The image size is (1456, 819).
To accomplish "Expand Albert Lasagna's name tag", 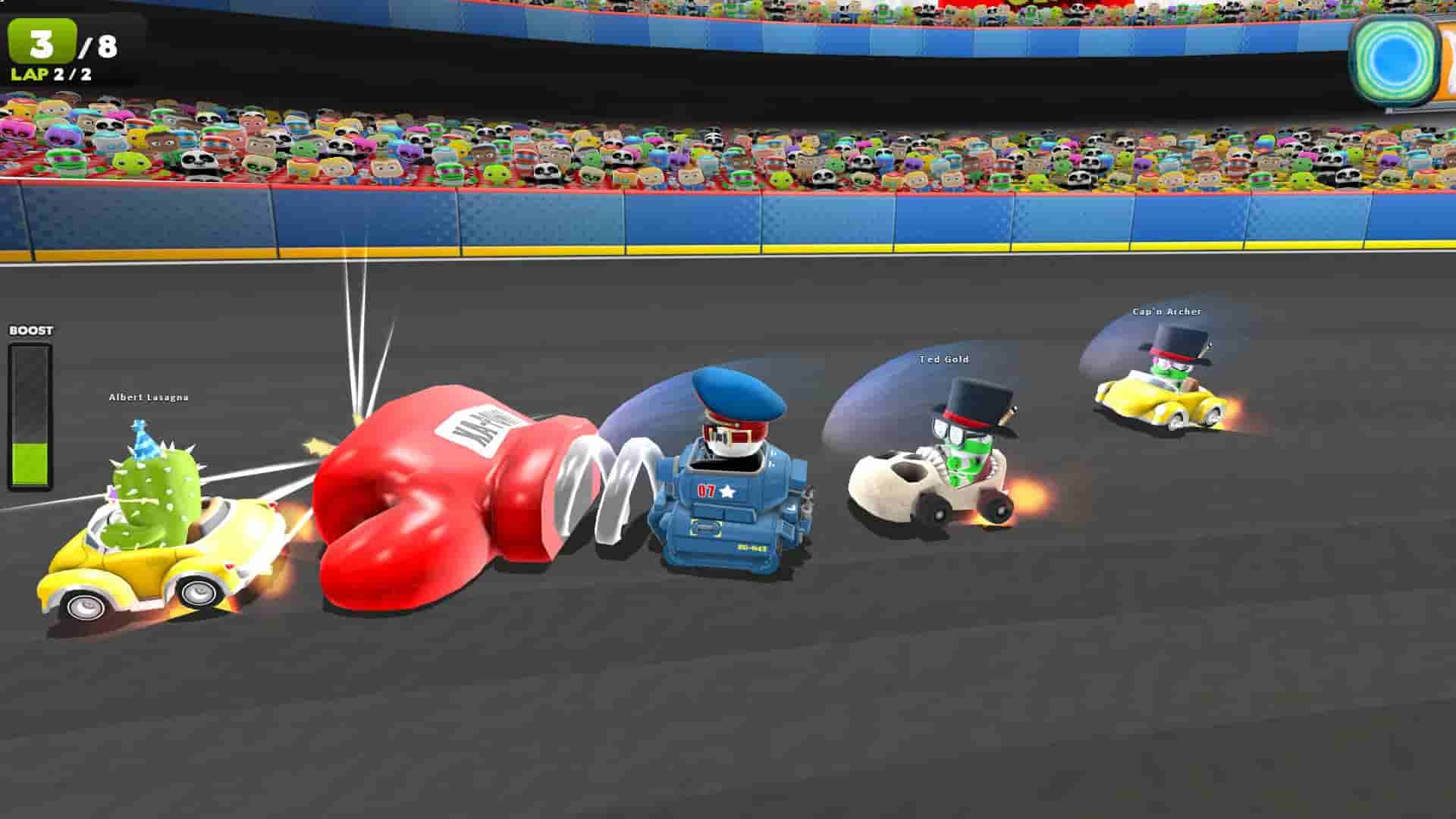I will point(149,397).
